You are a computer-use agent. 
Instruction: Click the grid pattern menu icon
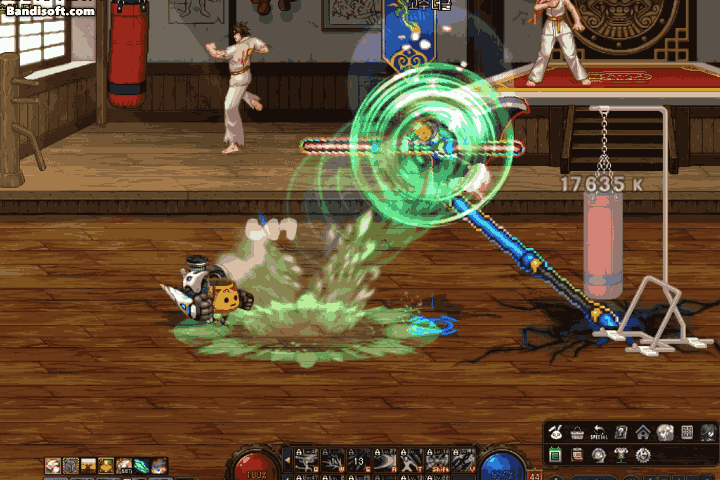pos(687,432)
